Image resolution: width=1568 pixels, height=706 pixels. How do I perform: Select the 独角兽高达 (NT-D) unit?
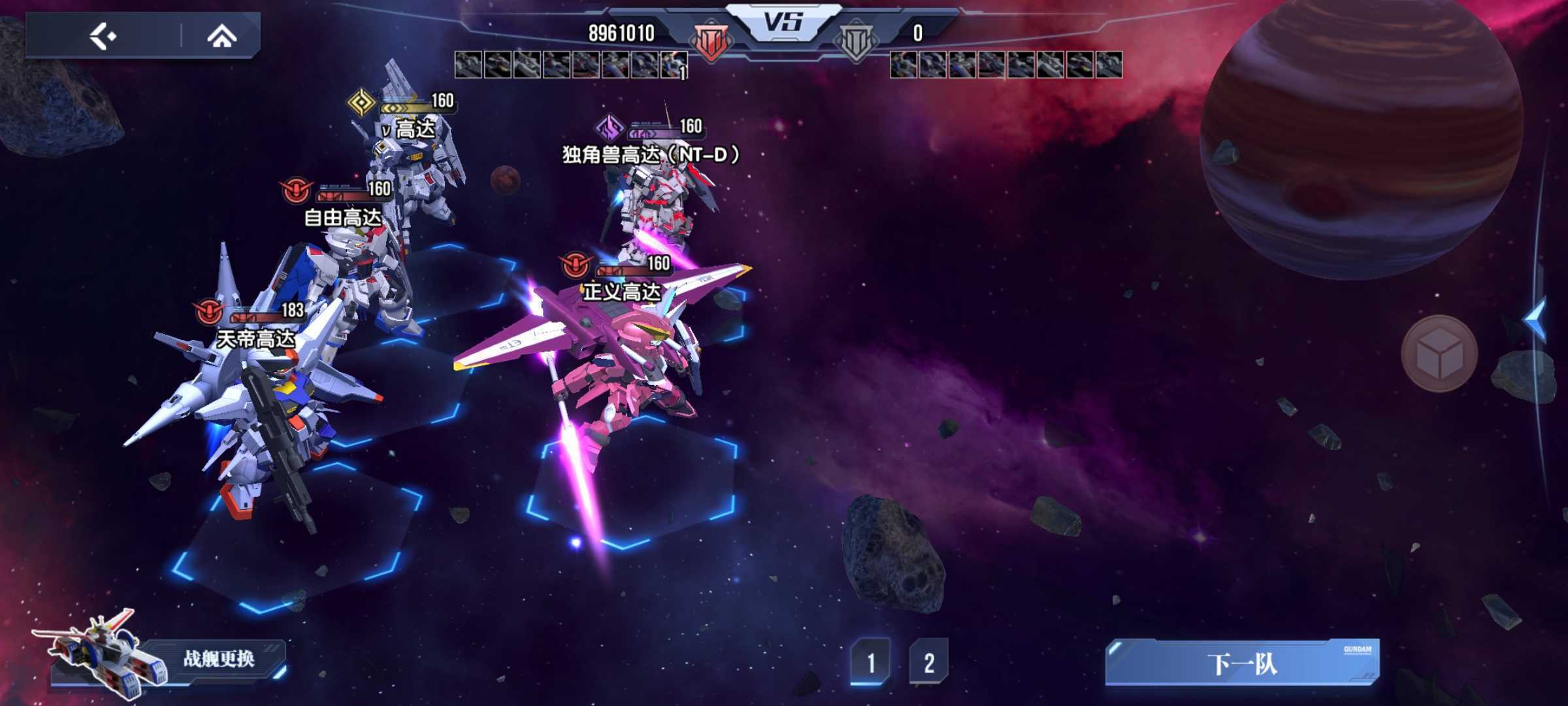click(653, 203)
